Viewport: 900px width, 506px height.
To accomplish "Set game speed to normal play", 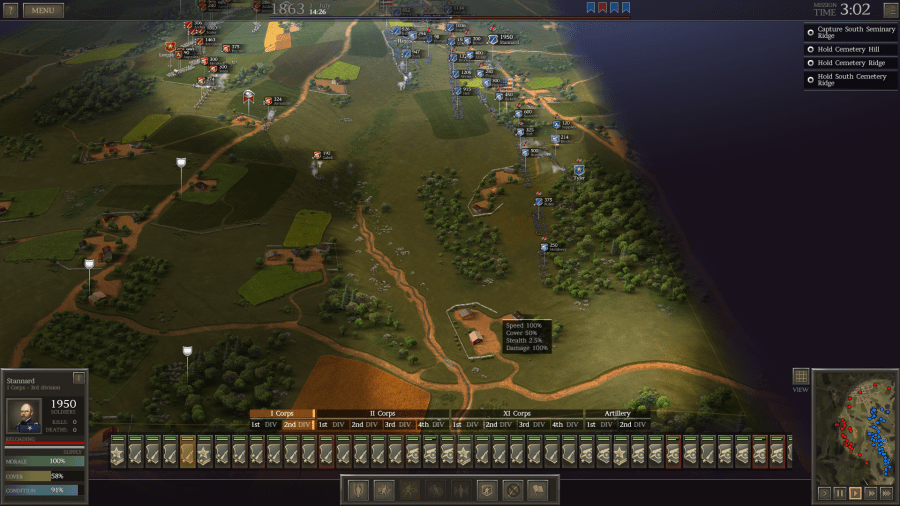I will pyautogui.click(x=855, y=493).
